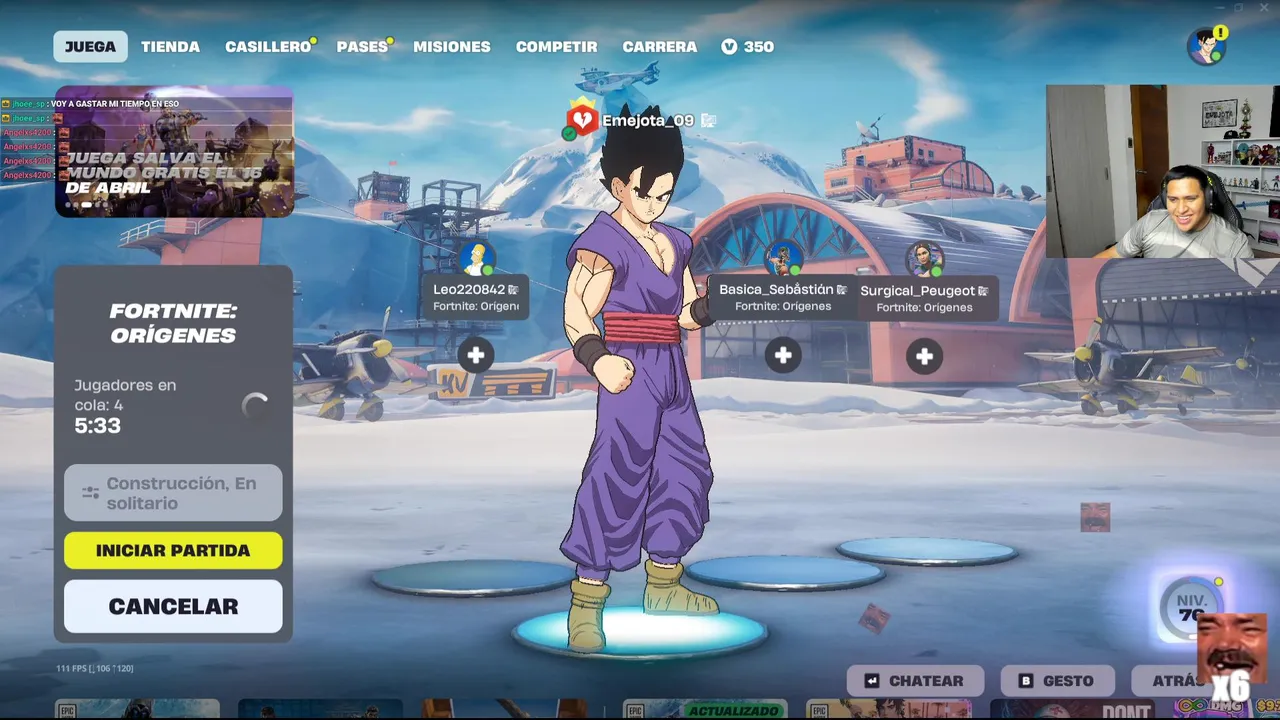The height and width of the screenshot is (720, 1280).
Task: Cancel matchmaking with the CANCELAR button
Action: click(173, 606)
